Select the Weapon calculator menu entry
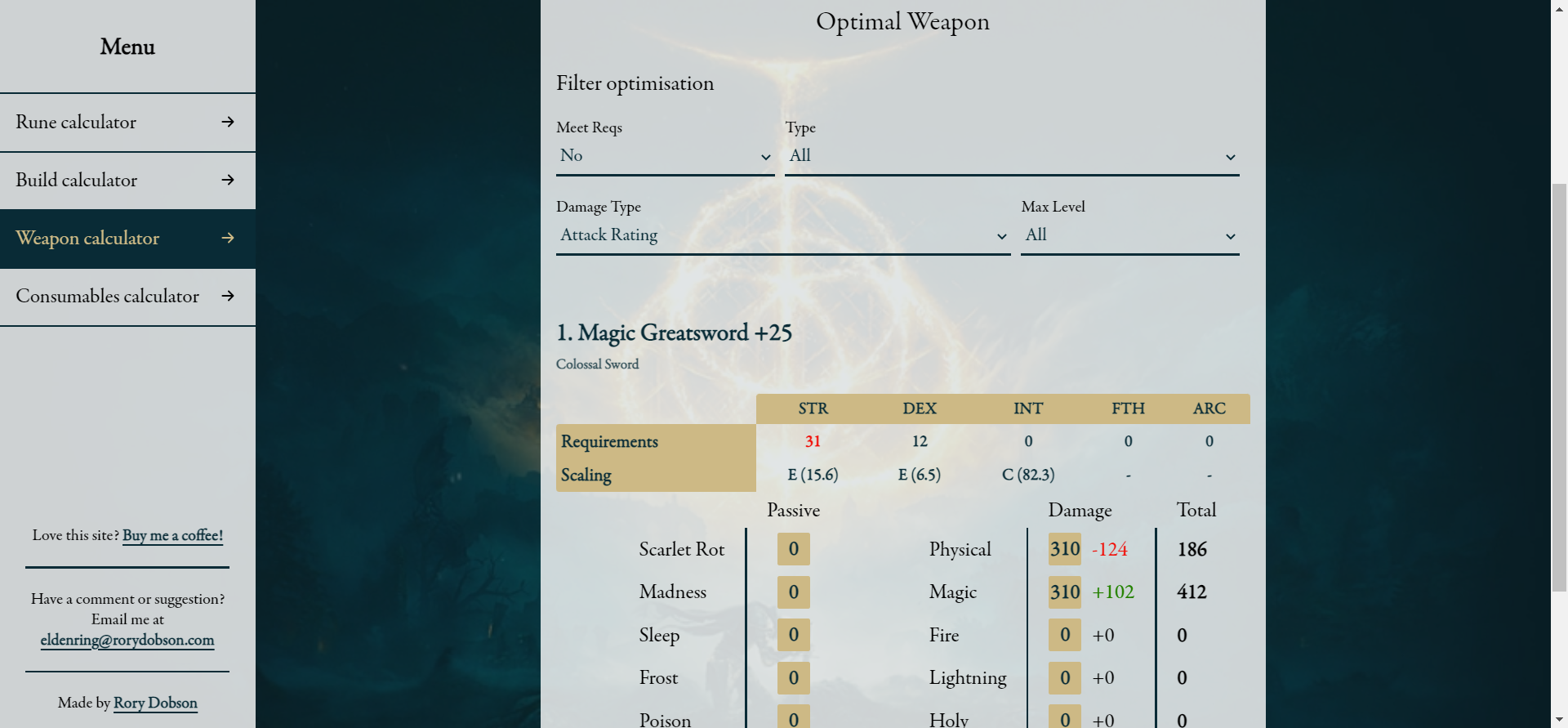Viewport: 1568px width, 728px height. [127, 239]
